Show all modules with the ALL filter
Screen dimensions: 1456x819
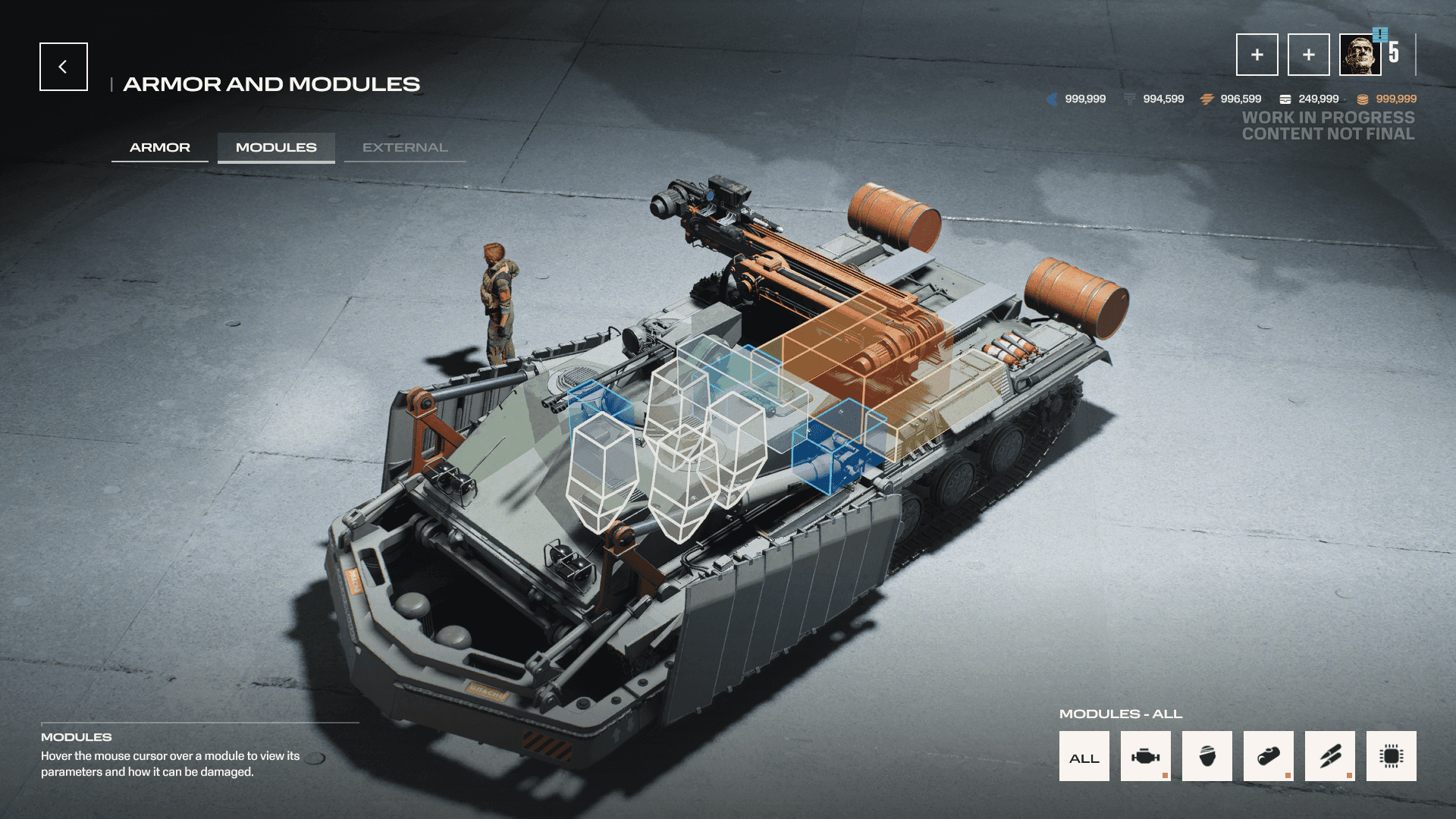point(1084,756)
